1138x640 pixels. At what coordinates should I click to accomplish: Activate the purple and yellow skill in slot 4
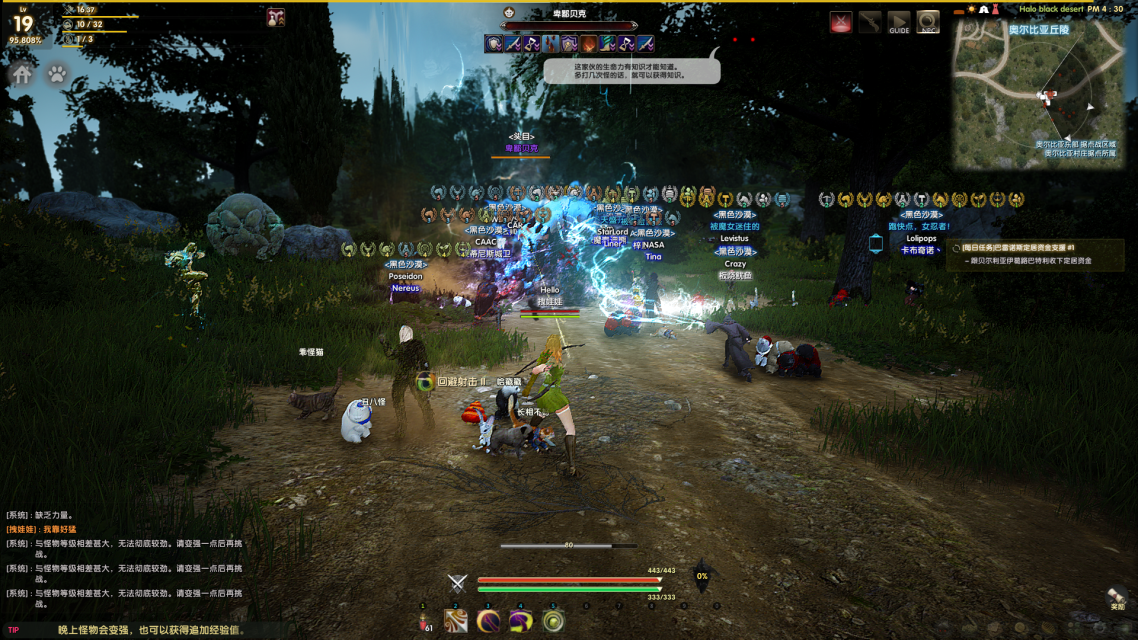point(520,622)
